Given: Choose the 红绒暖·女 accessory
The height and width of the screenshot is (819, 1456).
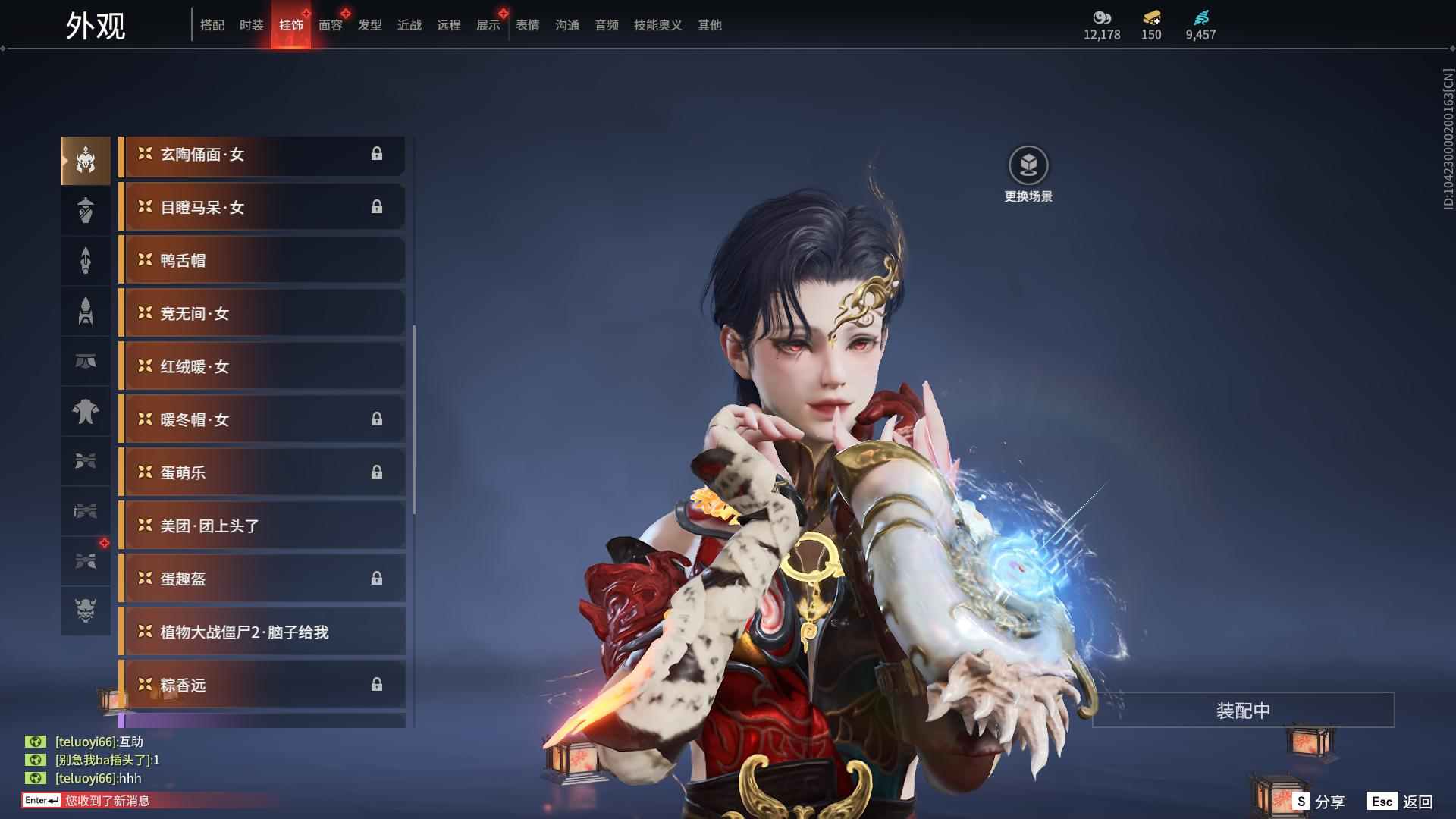Looking at the screenshot, I should pyautogui.click(x=262, y=366).
